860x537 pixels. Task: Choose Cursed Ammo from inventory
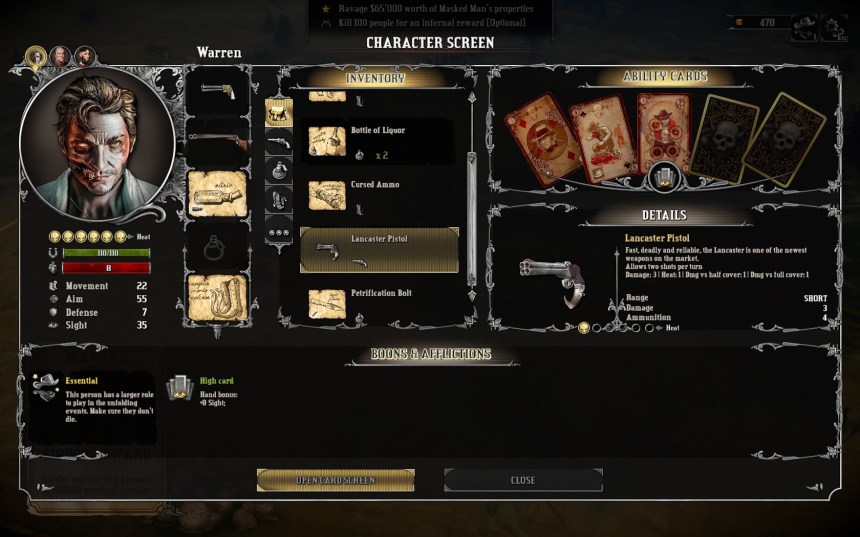tap(379, 194)
